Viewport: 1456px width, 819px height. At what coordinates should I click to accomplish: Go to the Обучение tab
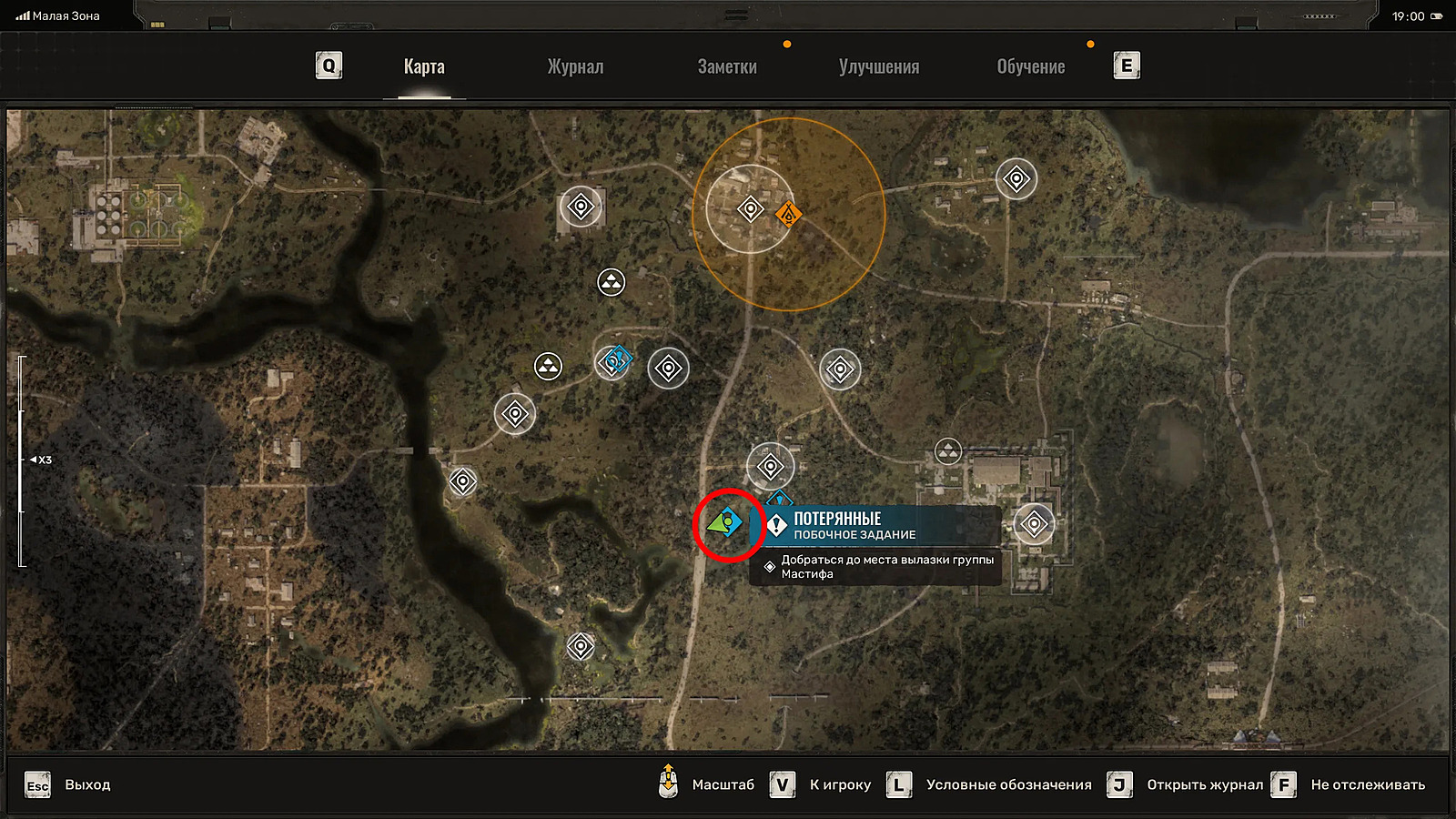[1031, 66]
